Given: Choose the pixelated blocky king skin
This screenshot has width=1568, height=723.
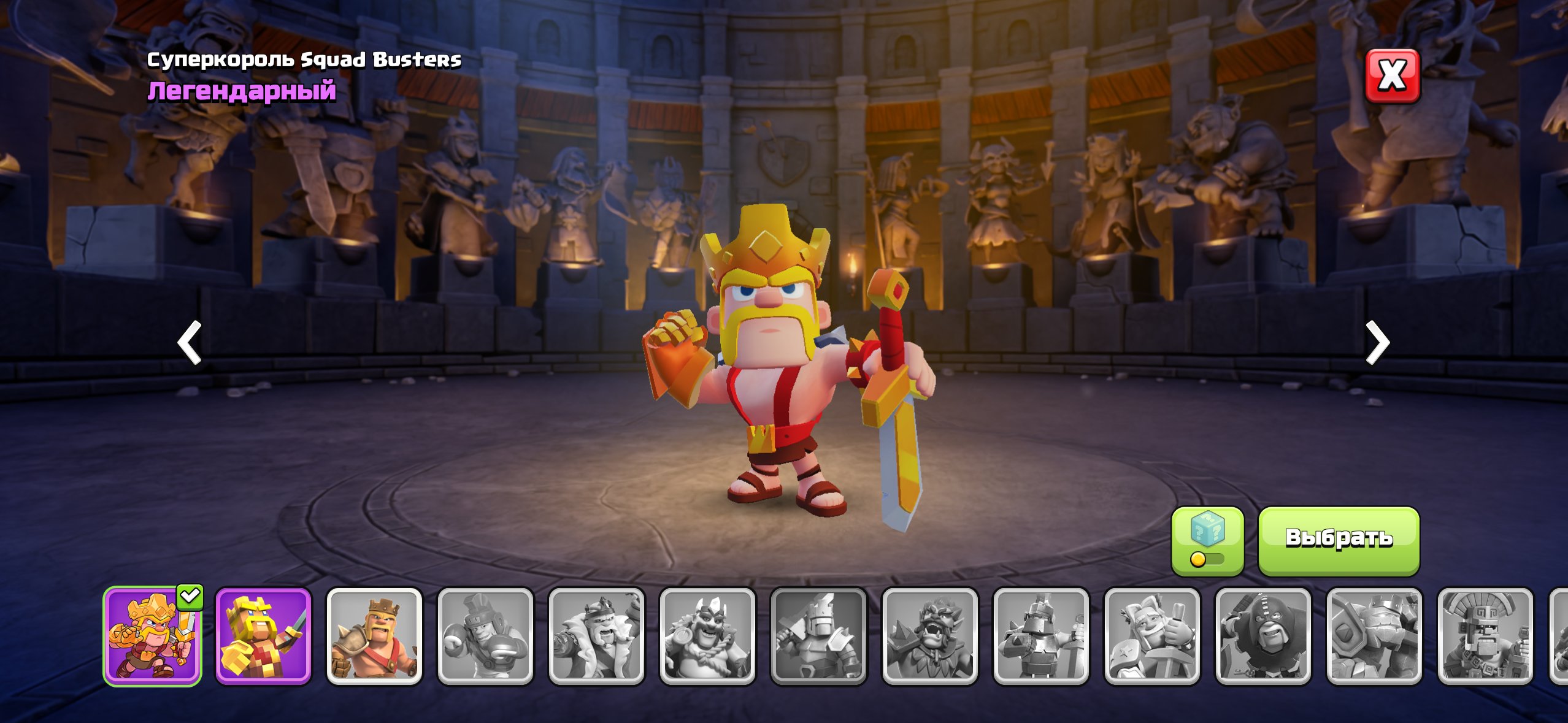Looking at the screenshot, I should pyautogui.click(x=263, y=636).
